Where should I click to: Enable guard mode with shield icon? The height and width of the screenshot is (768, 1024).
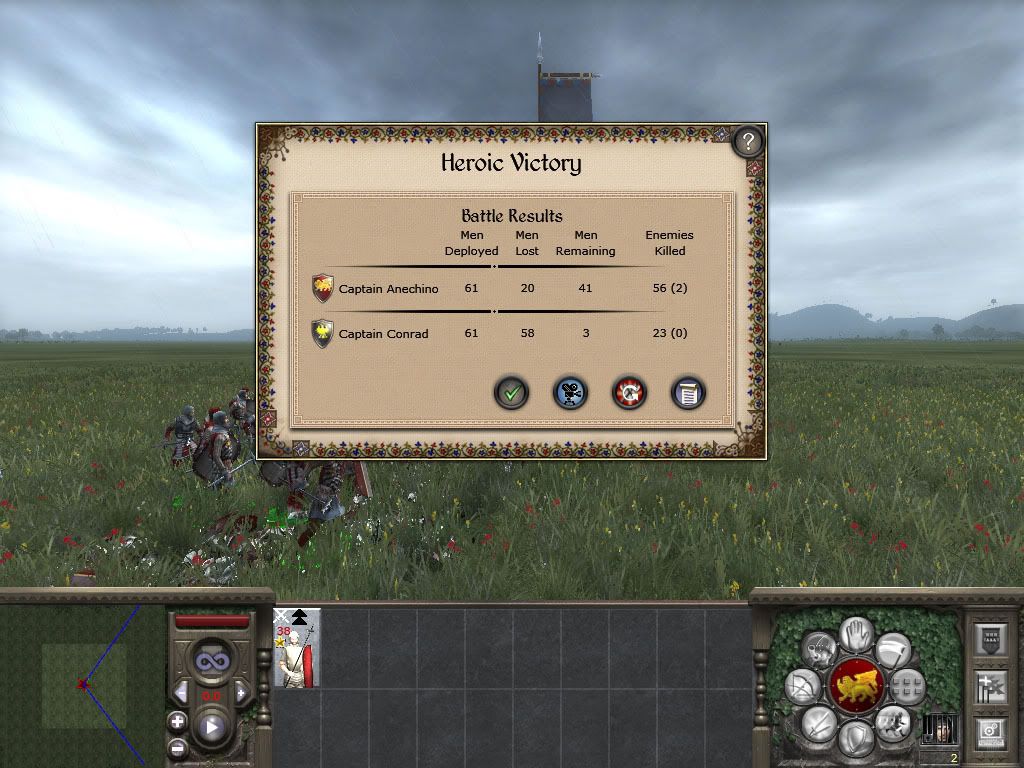(x=856, y=739)
